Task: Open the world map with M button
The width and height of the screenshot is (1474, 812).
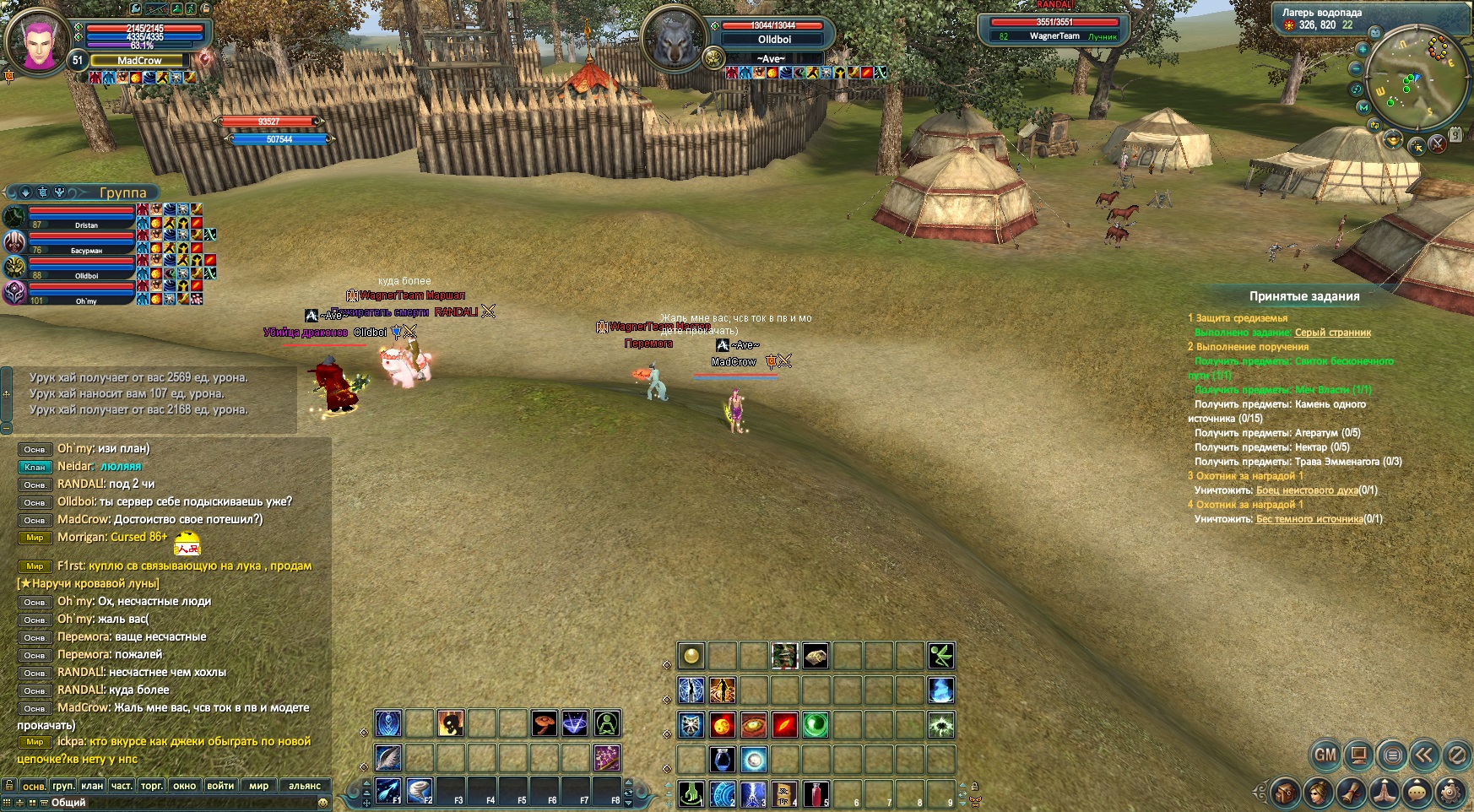Action: pos(1363,107)
